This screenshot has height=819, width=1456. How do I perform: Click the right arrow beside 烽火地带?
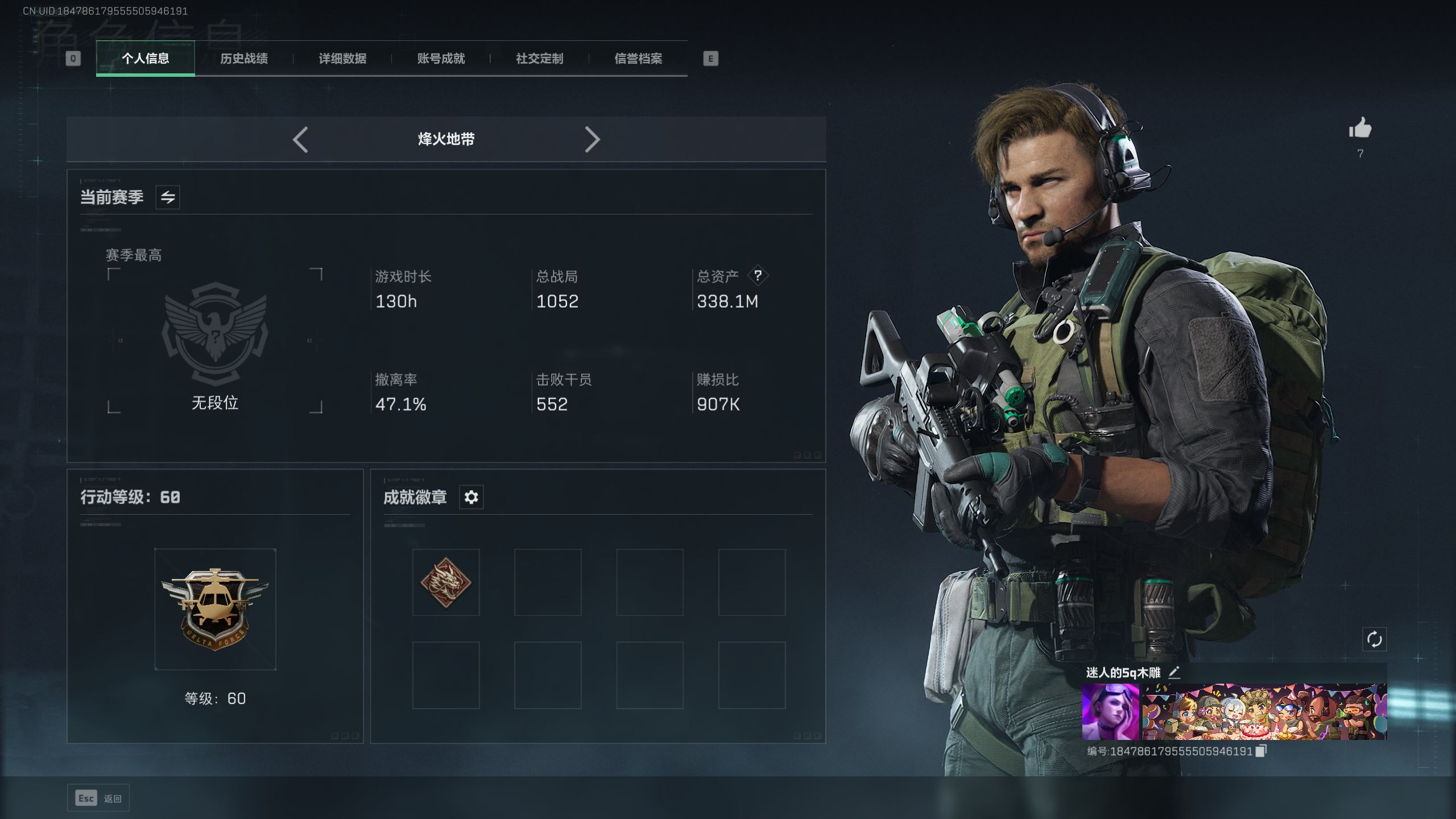tap(592, 139)
